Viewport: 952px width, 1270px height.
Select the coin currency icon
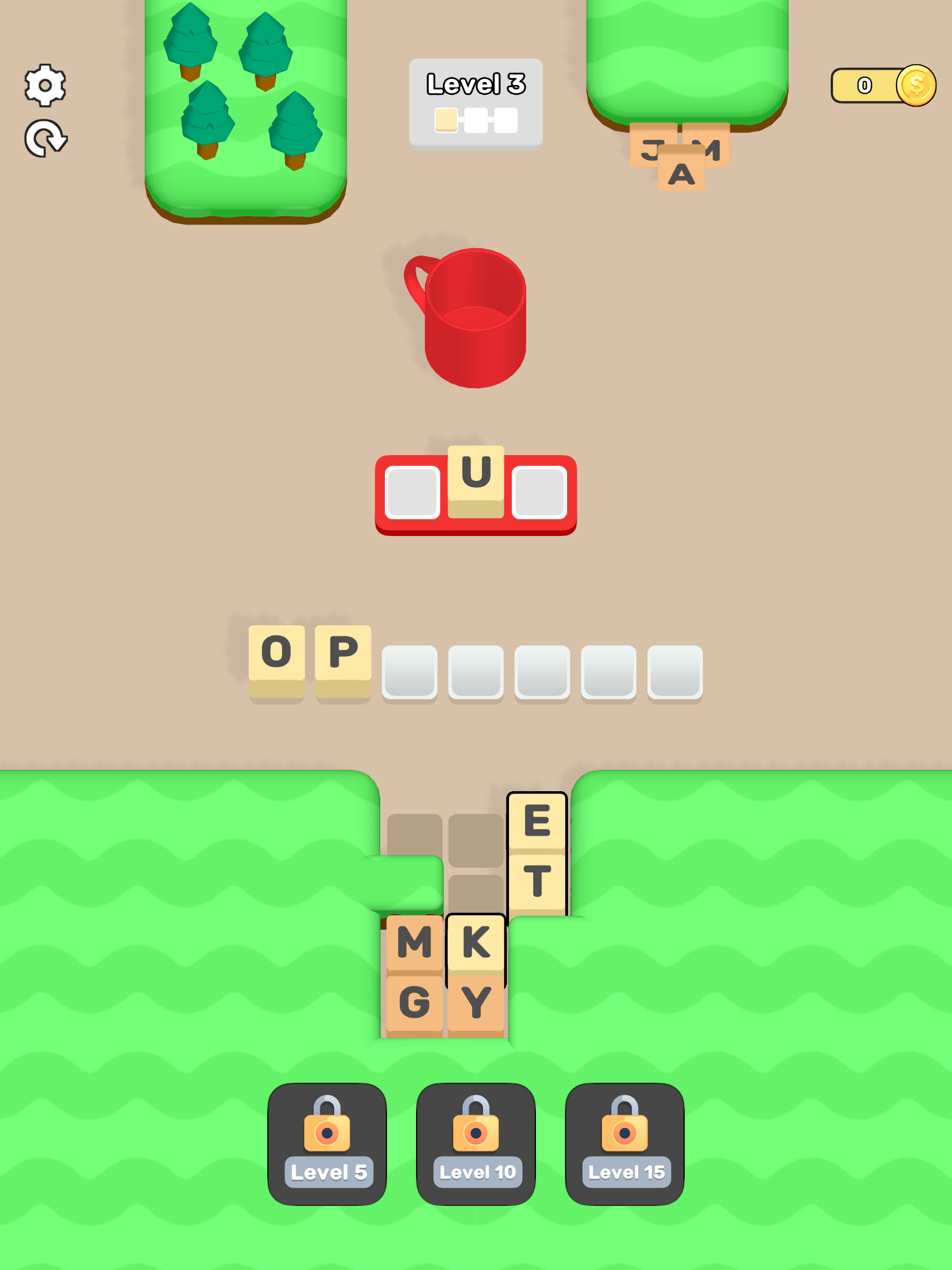coord(917,85)
